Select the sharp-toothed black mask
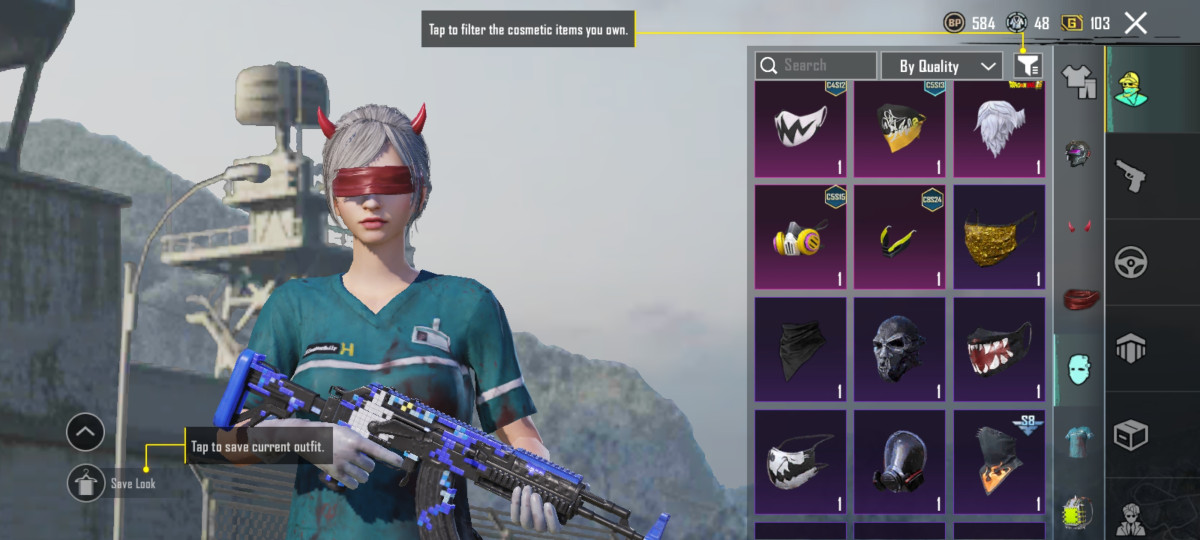Image resolution: width=1200 pixels, height=540 pixels. [999, 344]
